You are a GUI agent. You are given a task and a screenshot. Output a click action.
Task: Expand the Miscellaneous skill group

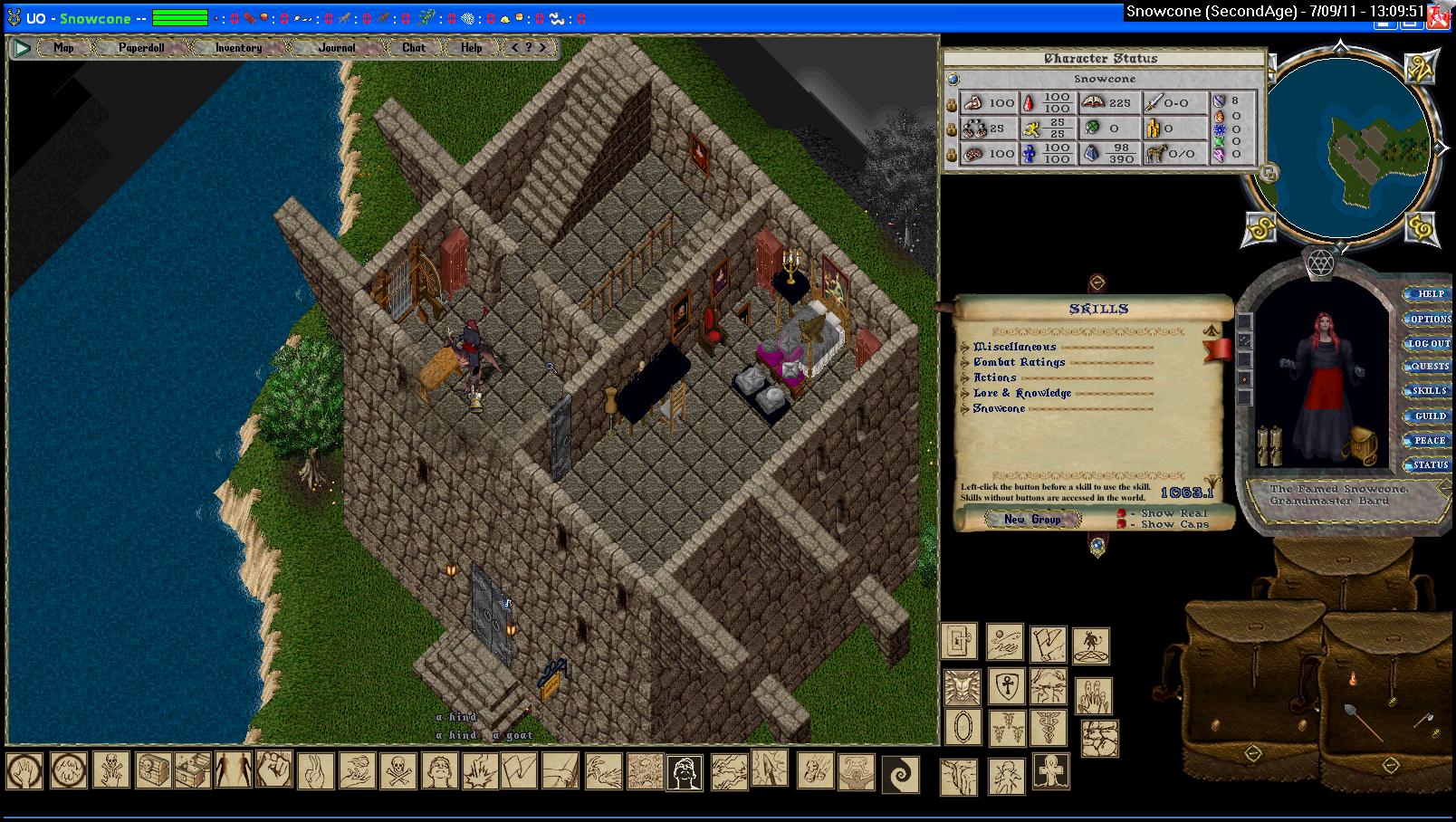coord(965,348)
